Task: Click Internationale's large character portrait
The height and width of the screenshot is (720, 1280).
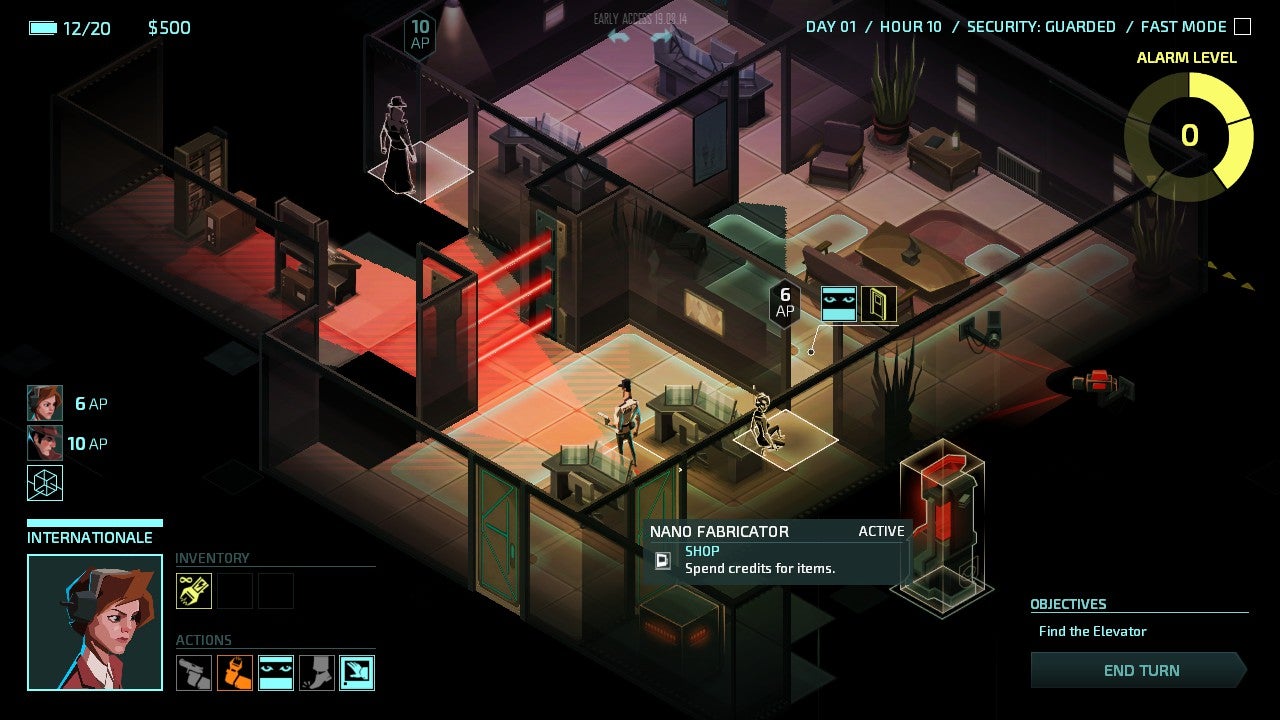Action: click(x=95, y=622)
